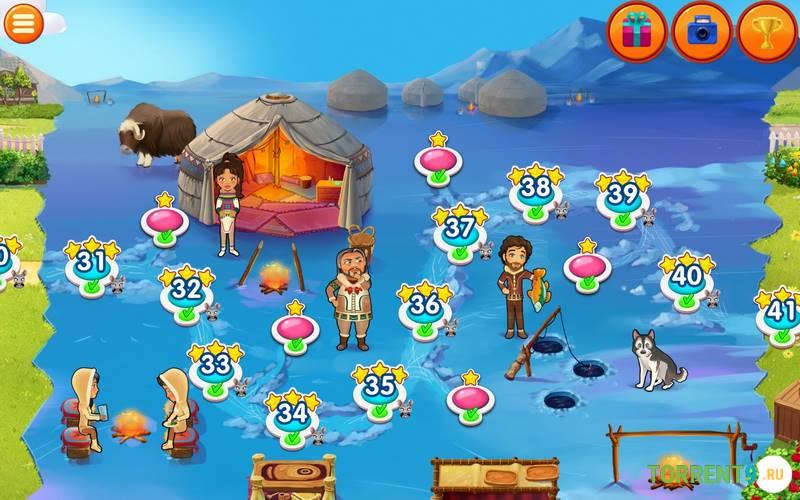Select level 31 node
800x500 pixels.
92,265
